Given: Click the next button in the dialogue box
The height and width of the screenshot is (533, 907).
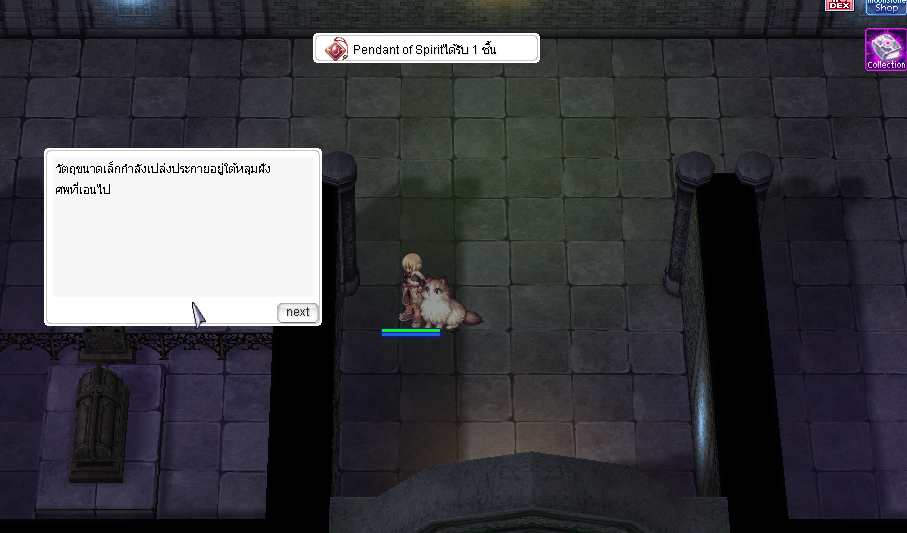Looking at the screenshot, I should coord(297,312).
